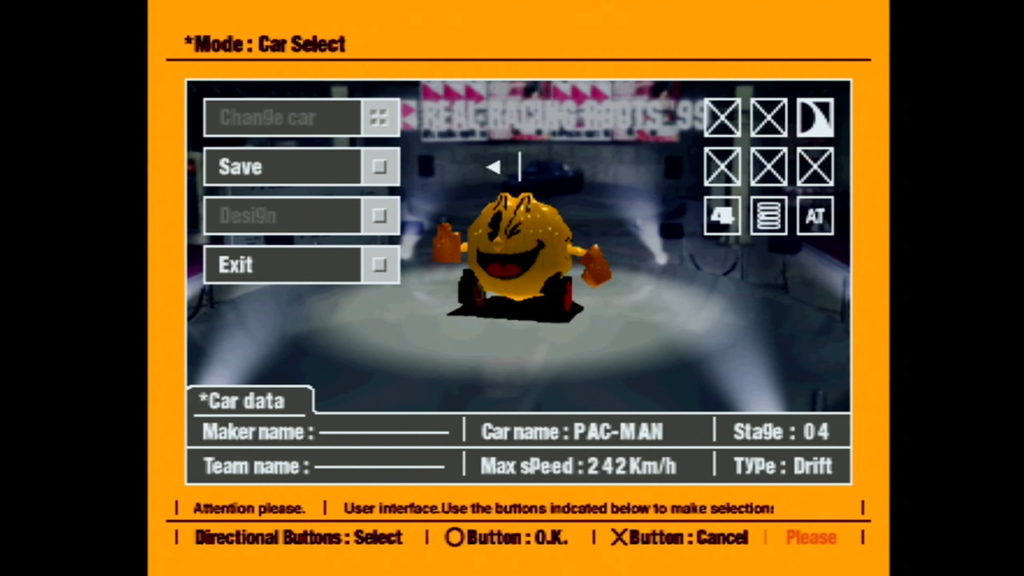1024x576 pixels.
Task: Click the left arrow above Pac-Man
Action: [x=493, y=167]
